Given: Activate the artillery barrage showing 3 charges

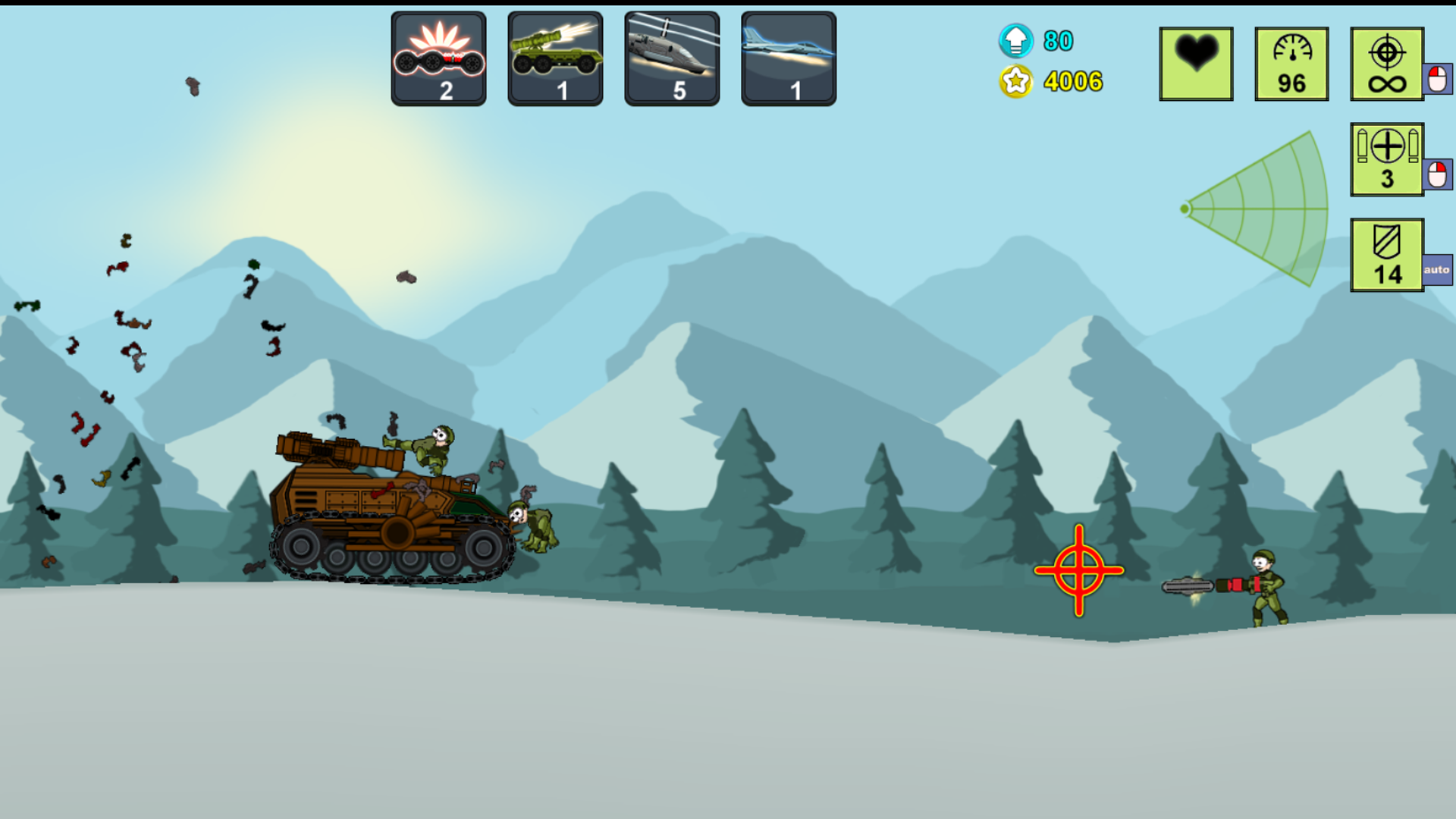Looking at the screenshot, I should click(x=1387, y=159).
